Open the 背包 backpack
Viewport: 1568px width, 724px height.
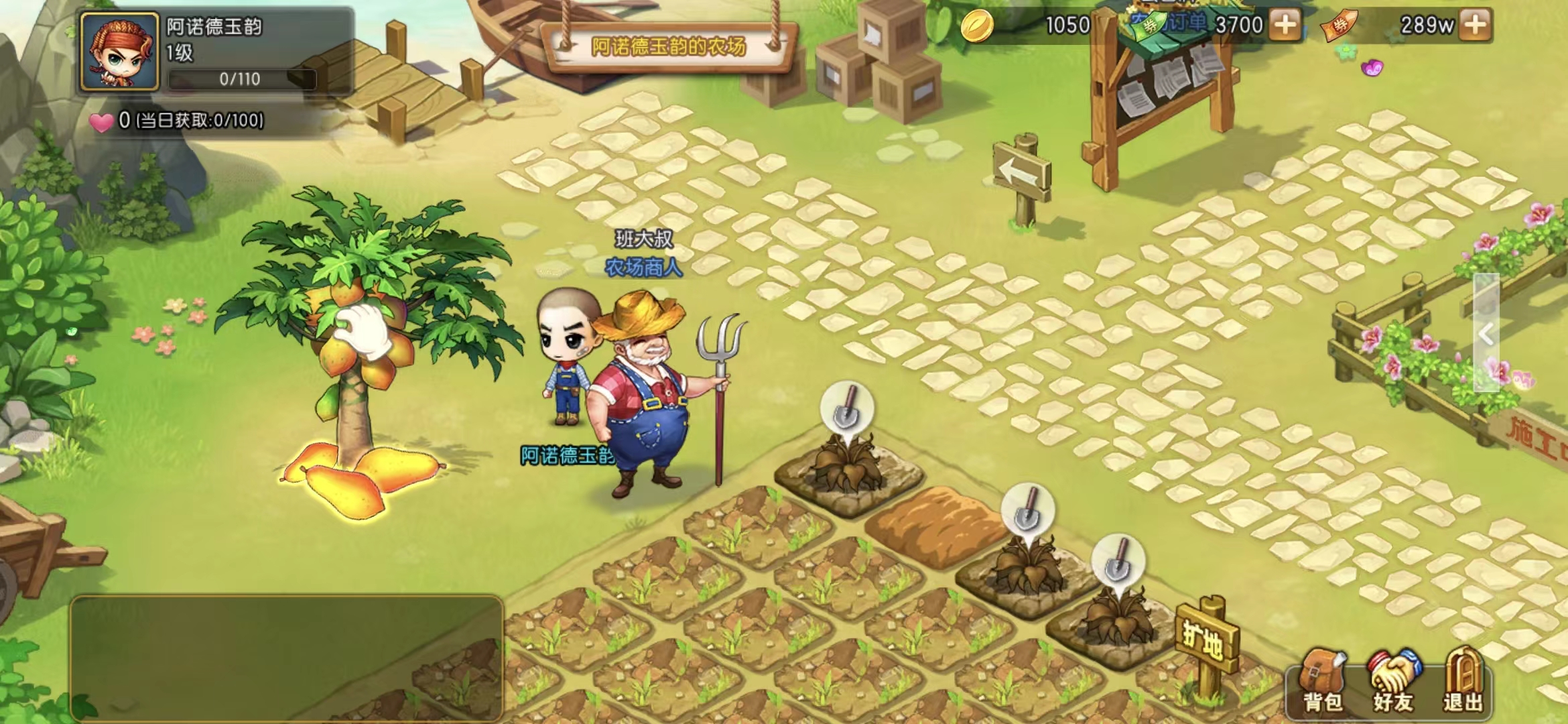(1322, 680)
